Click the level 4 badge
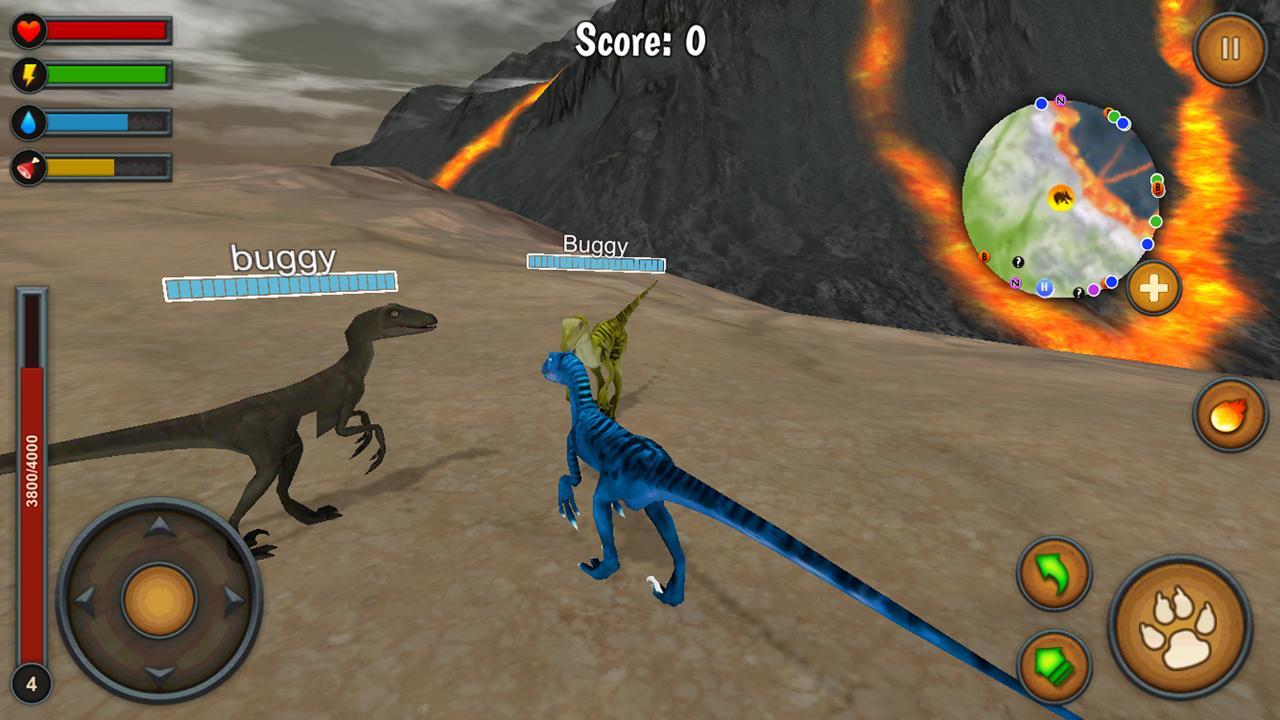The image size is (1280, 720). point(31,685)
